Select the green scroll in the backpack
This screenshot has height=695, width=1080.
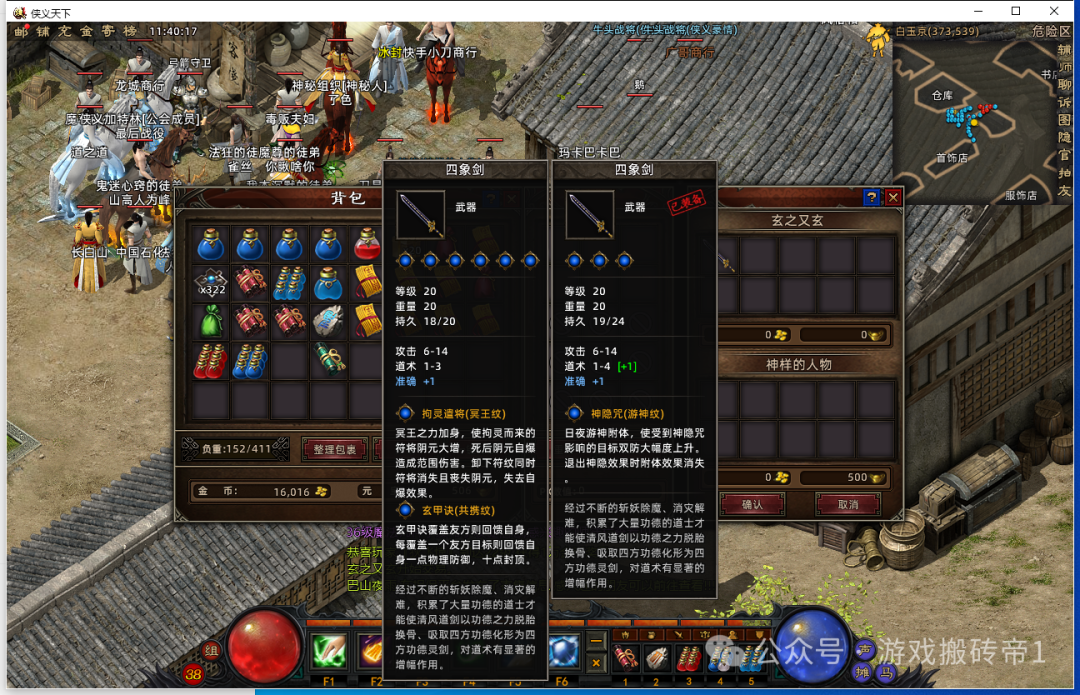pos(329,358)
